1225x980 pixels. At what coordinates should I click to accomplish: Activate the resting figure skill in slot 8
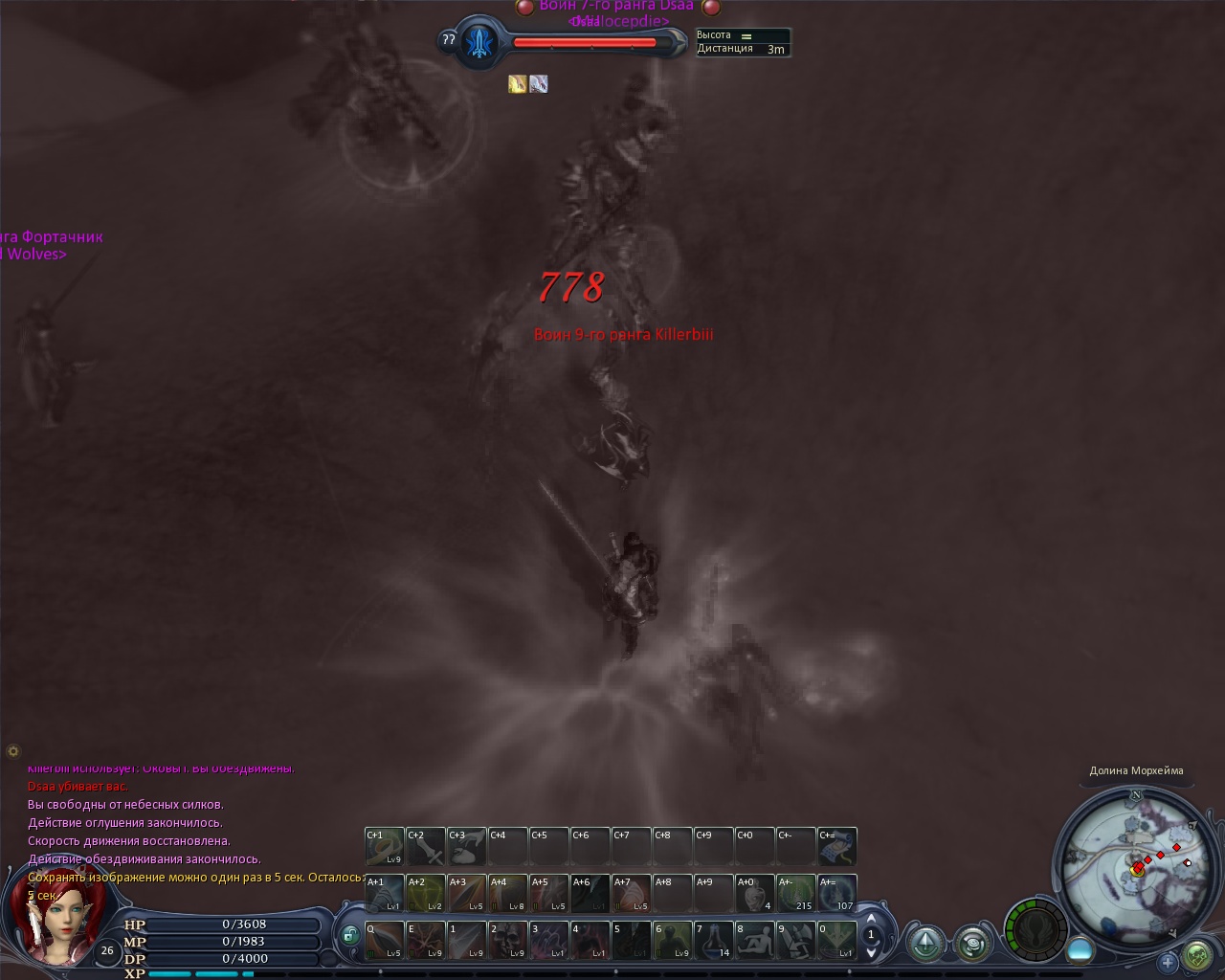click(x=754, y=940)
